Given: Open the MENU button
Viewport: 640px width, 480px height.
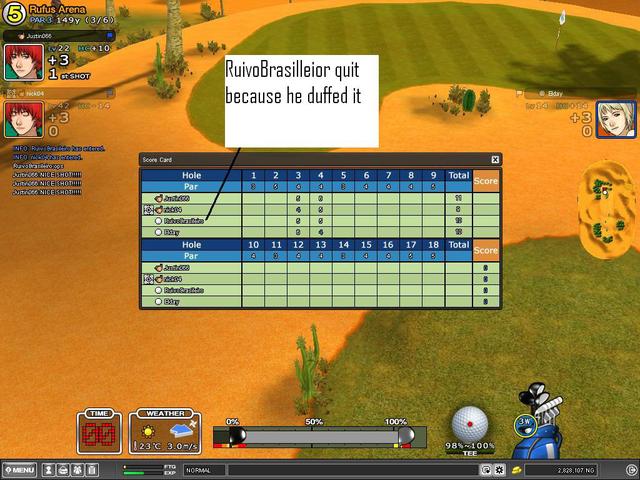Looking at the screenshot, I should pos(21,470).
